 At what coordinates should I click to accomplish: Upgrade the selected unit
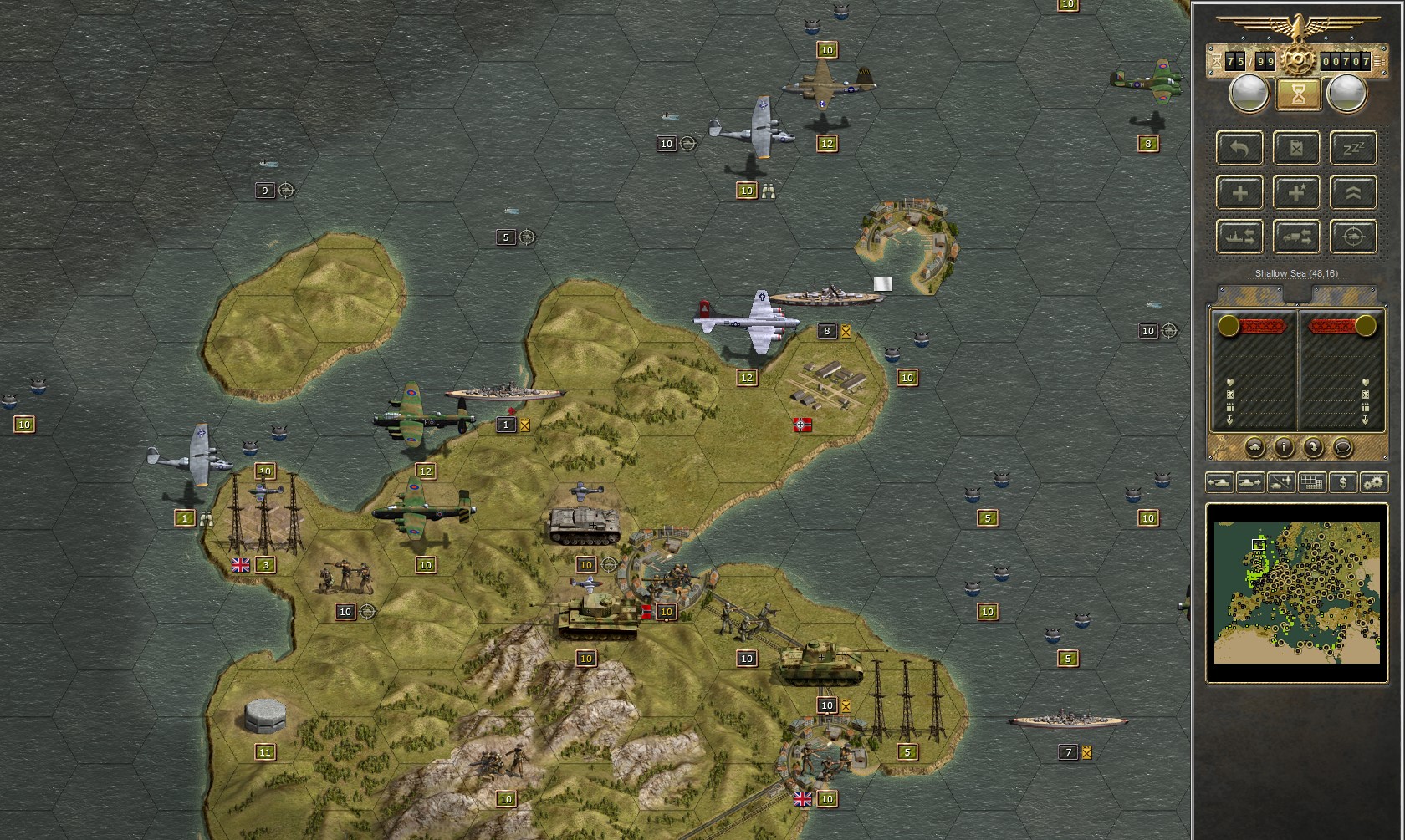point(1353,192)
